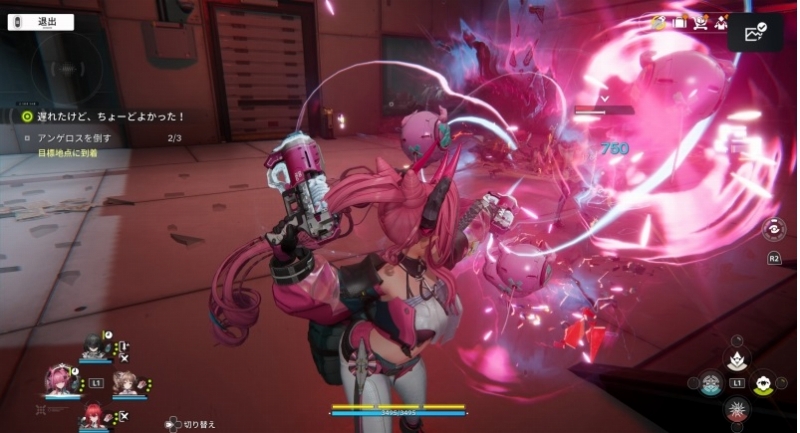
Task: Open the briefcase inventory icon
Action: pyautogui.click(x=680, y=21)
